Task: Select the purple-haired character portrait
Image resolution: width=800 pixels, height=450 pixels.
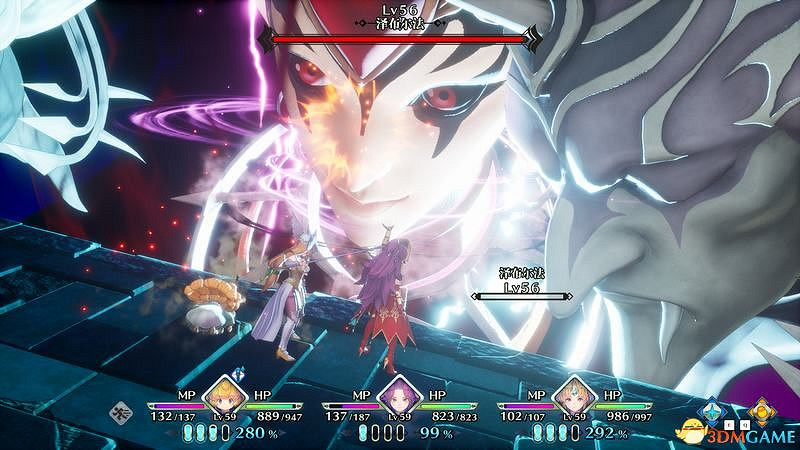Action: click(x=400, y=393)
